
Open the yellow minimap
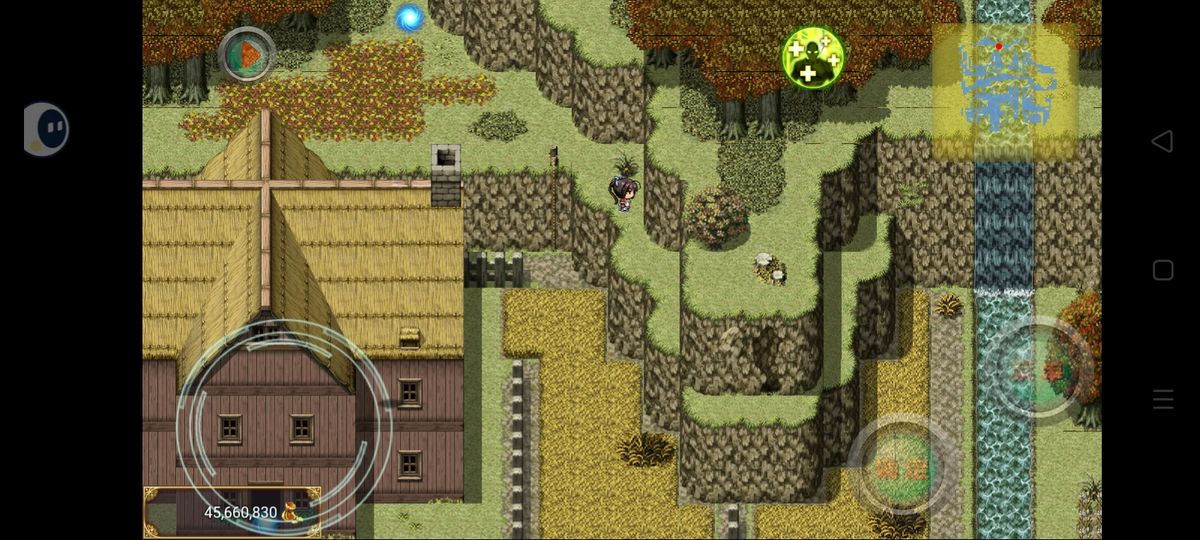point(1005,92)
